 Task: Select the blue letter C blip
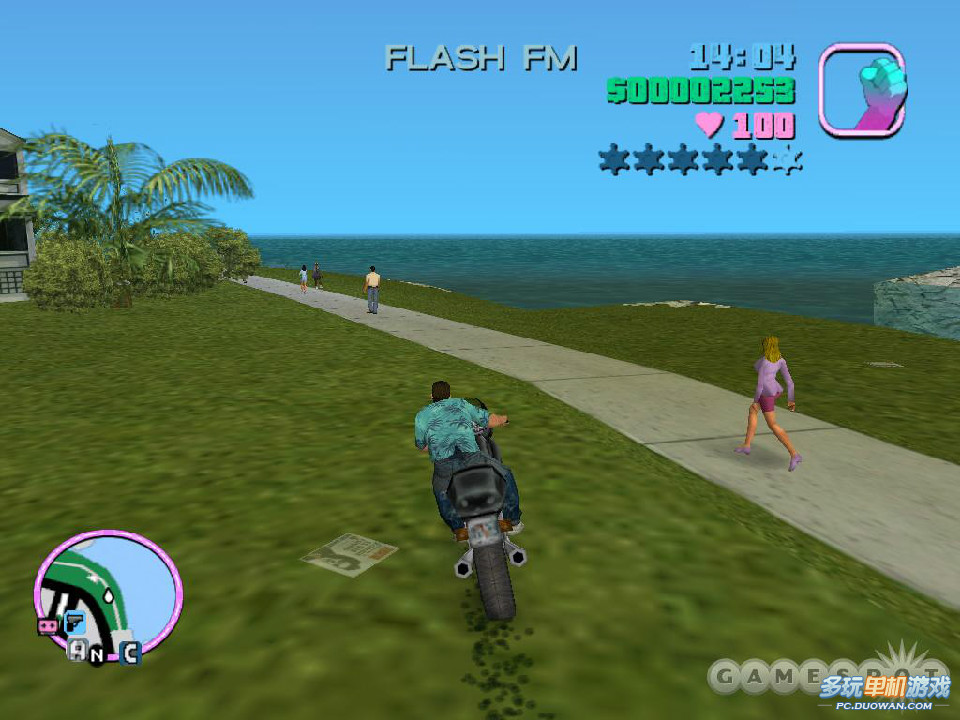tap(130, 654)
